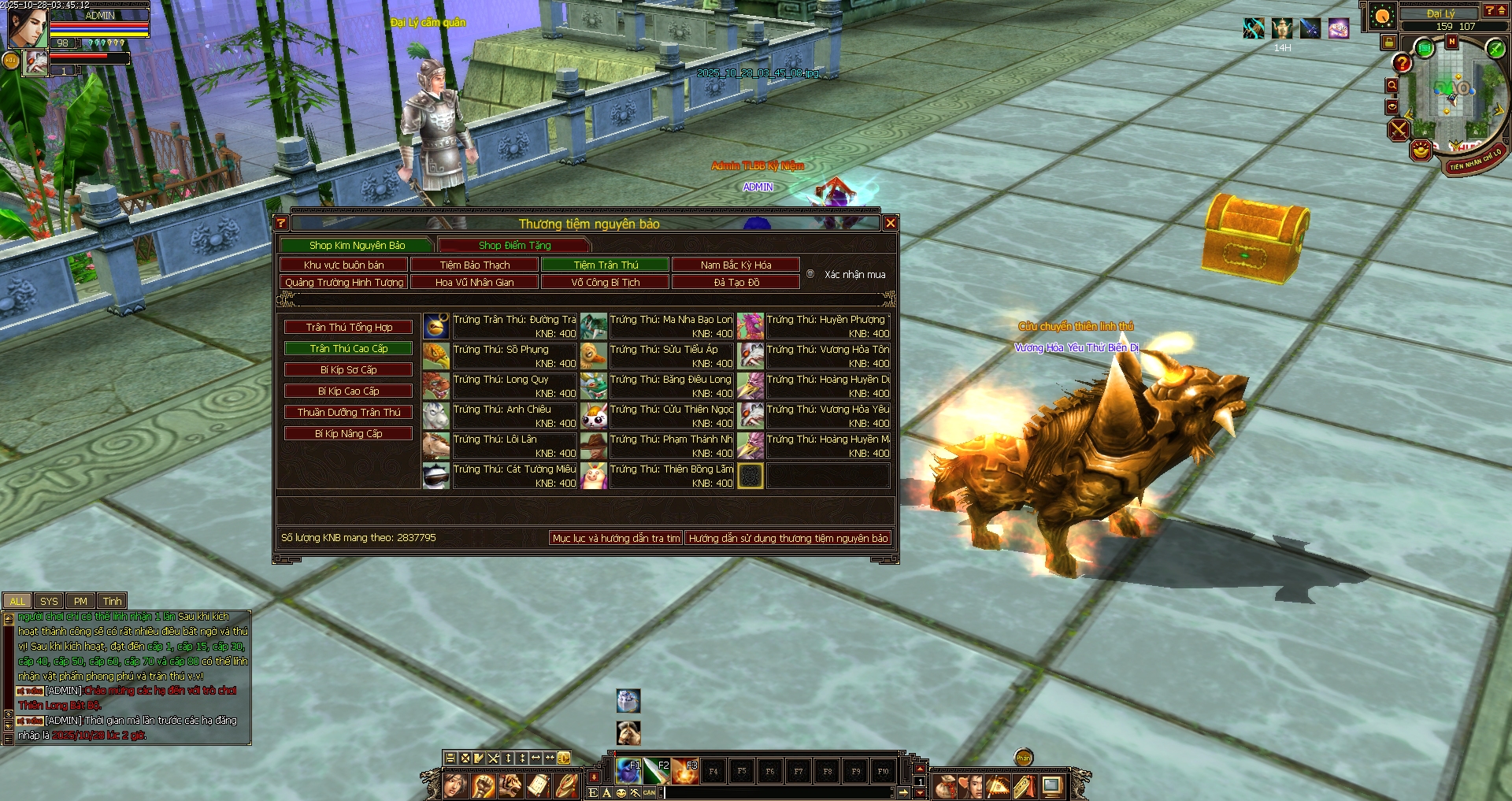
Task: Select Shop Kim Nguyên Bảo tab
Action: tap(357, 246)
